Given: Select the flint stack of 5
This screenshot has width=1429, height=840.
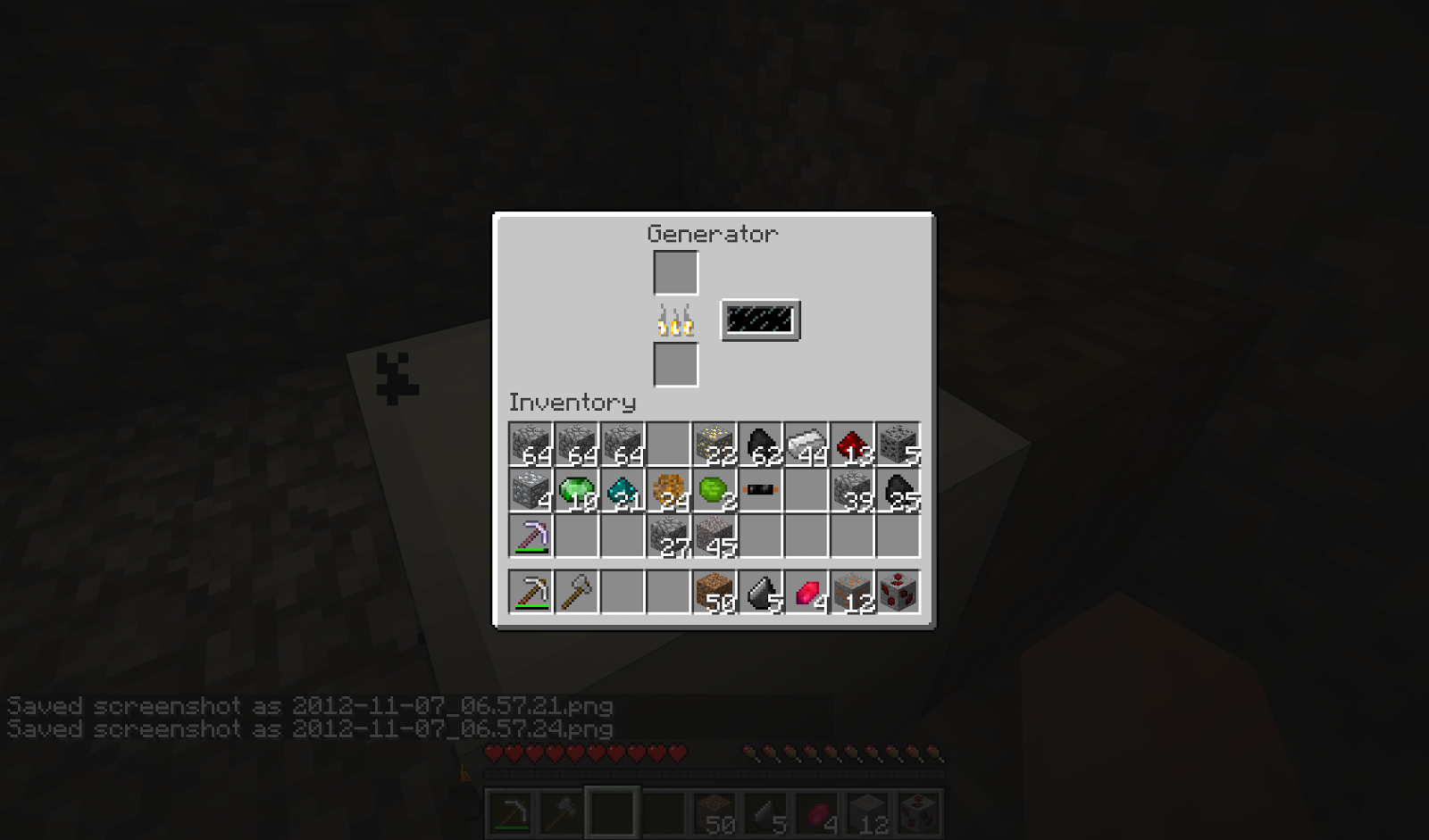Looking at the screenshot, I should (x=761, y=592).
